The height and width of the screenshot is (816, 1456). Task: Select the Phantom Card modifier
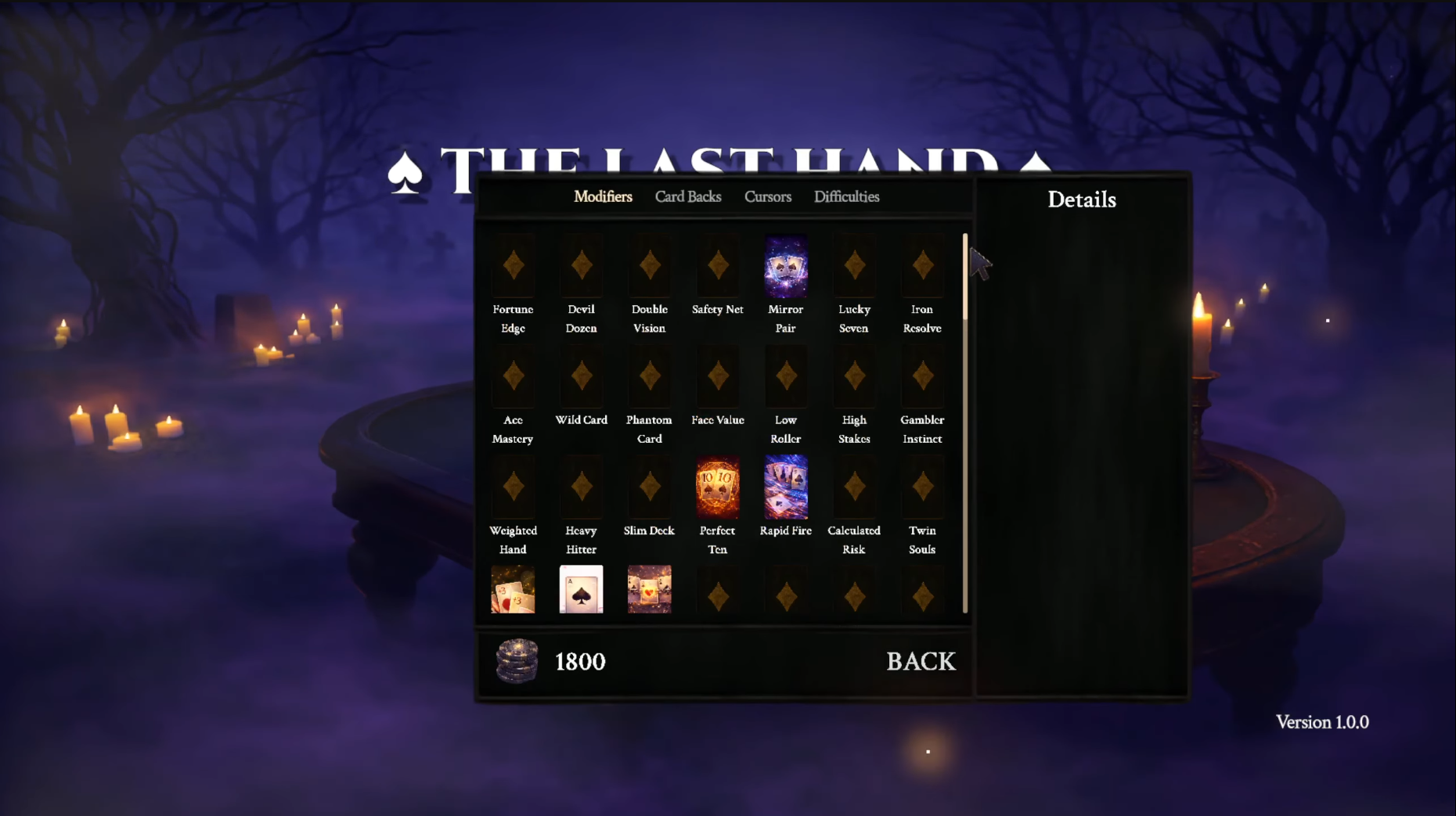tap(650, 378)
